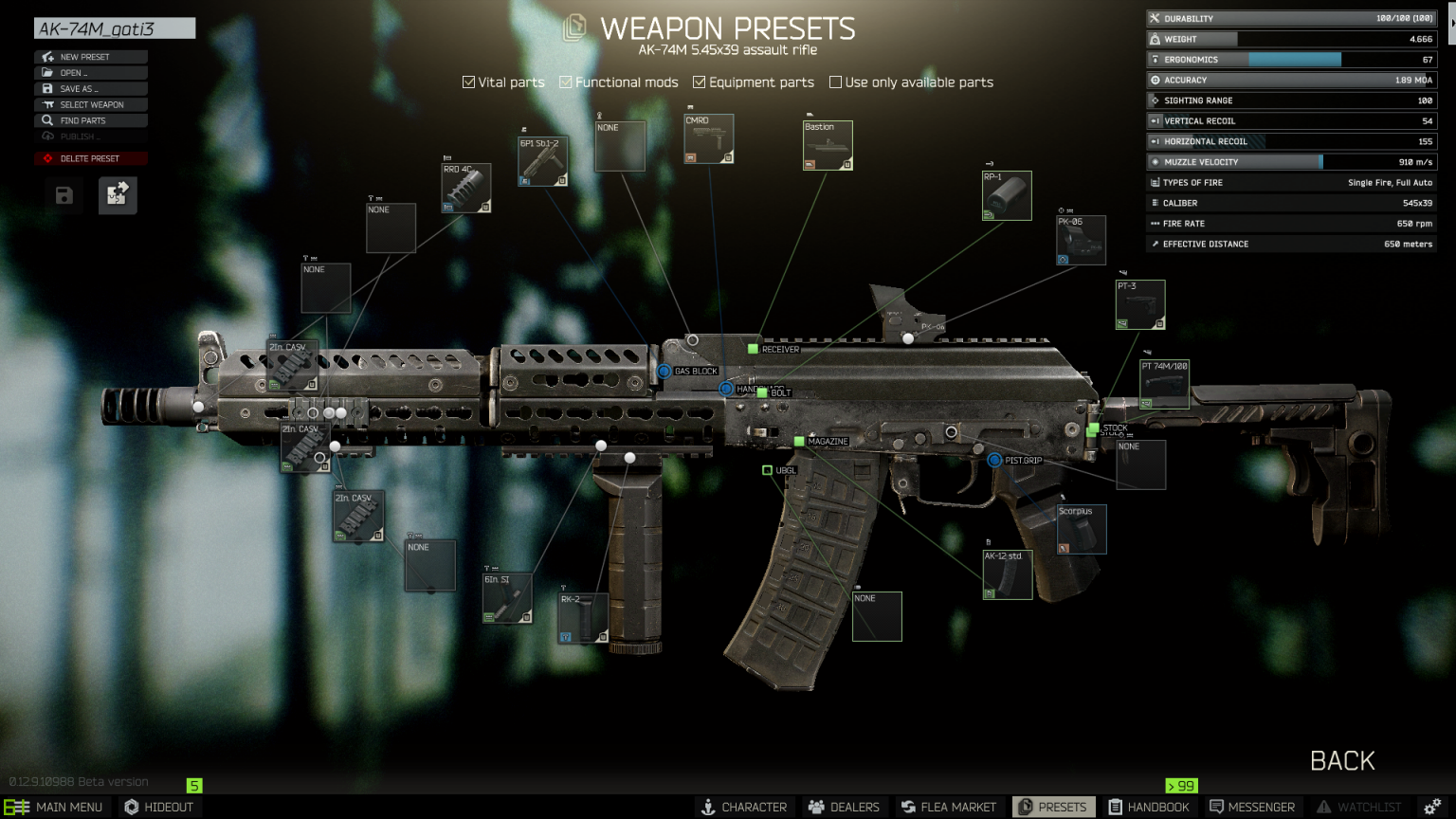1456x819 pixels.
Task: Open the Select Weapon option
Action: [91, 105]
